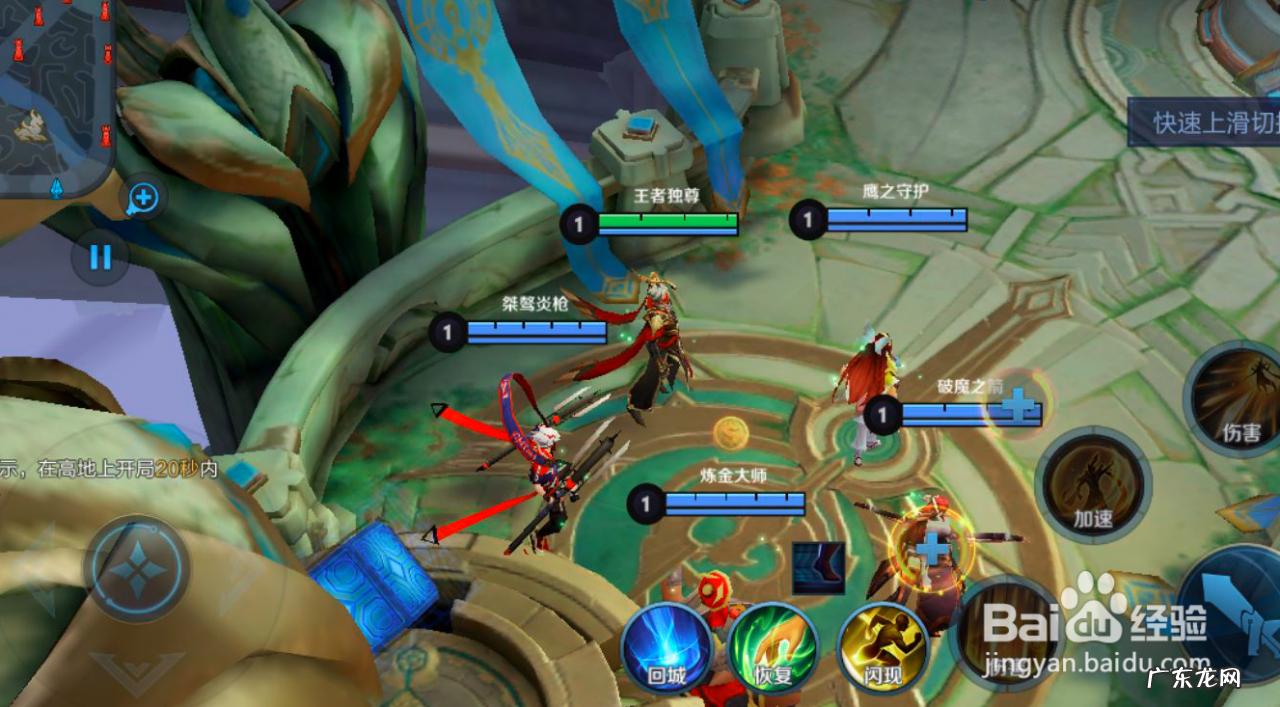Click the plus icon beside the watermarked skill
Screen dimensions: 1280x707
(932, 547)
